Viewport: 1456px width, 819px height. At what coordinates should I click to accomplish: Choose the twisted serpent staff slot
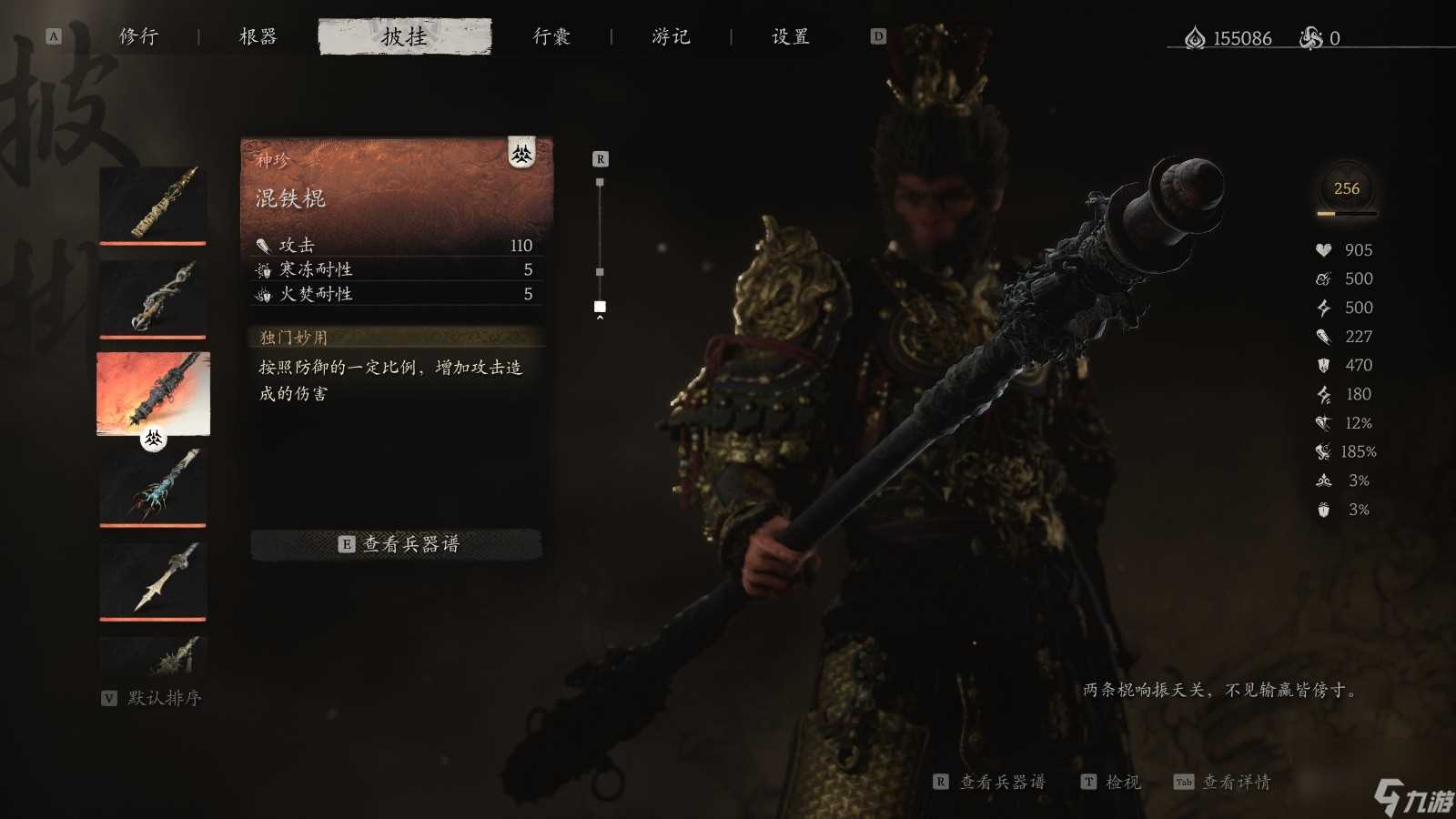(x=153, y=298)
